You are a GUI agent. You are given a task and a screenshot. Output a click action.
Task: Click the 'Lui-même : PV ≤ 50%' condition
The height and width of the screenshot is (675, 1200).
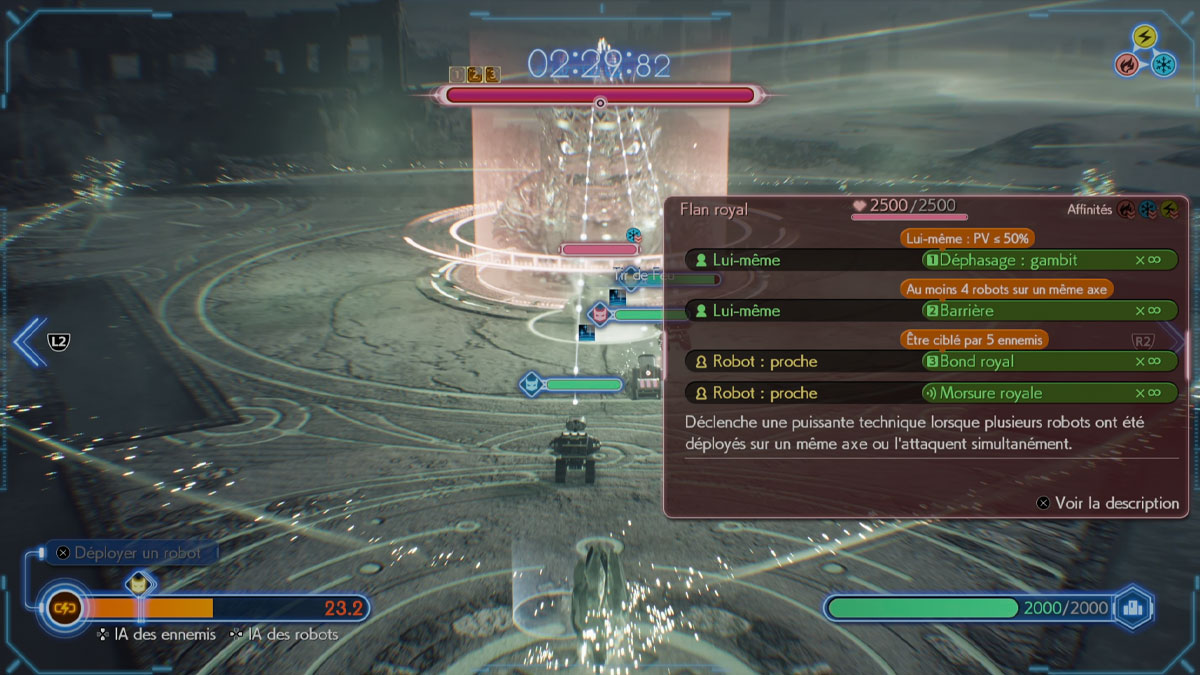tap(967, 238)
